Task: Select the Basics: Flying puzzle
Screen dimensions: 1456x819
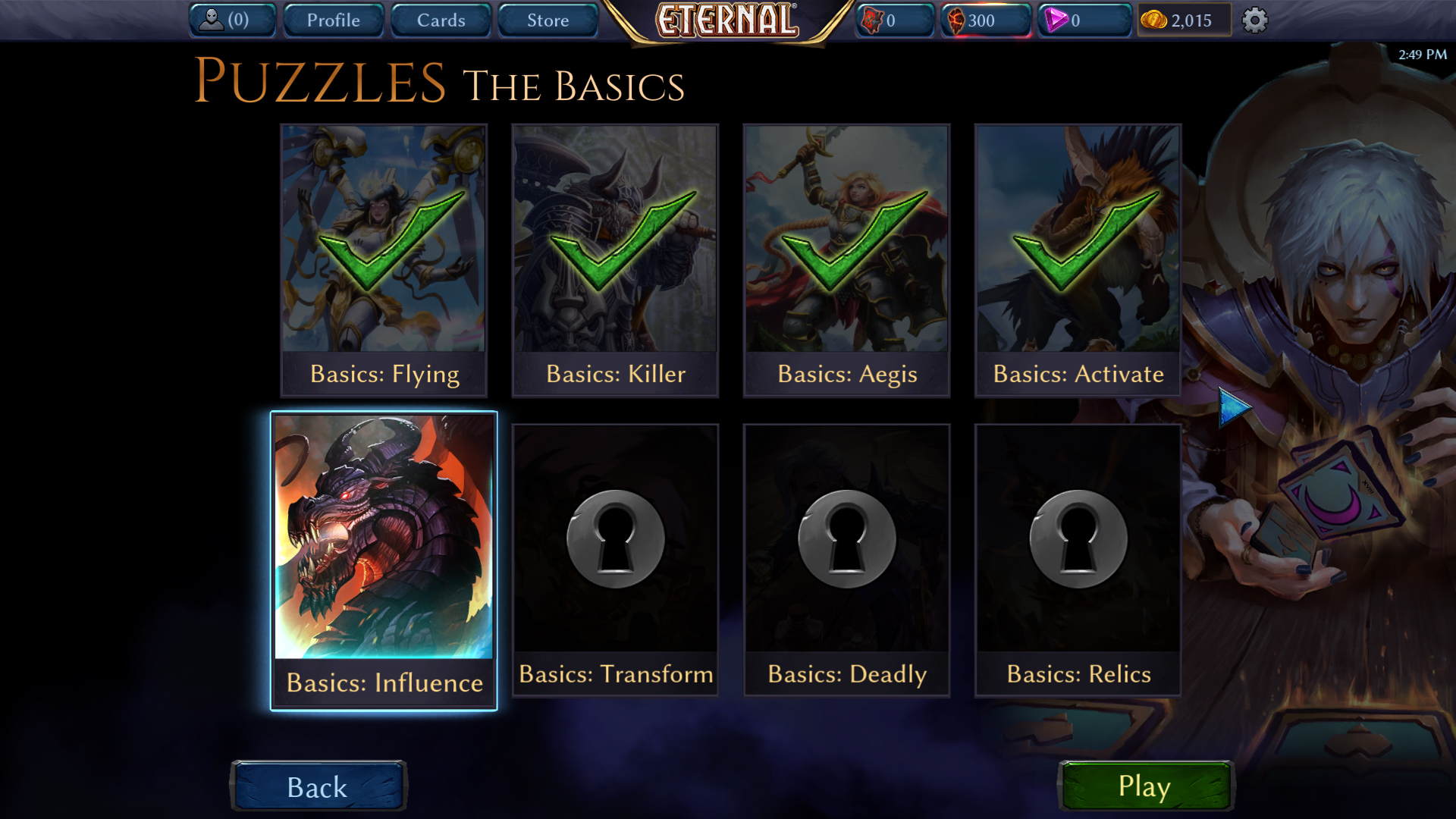Action: [x=384, y=260]
